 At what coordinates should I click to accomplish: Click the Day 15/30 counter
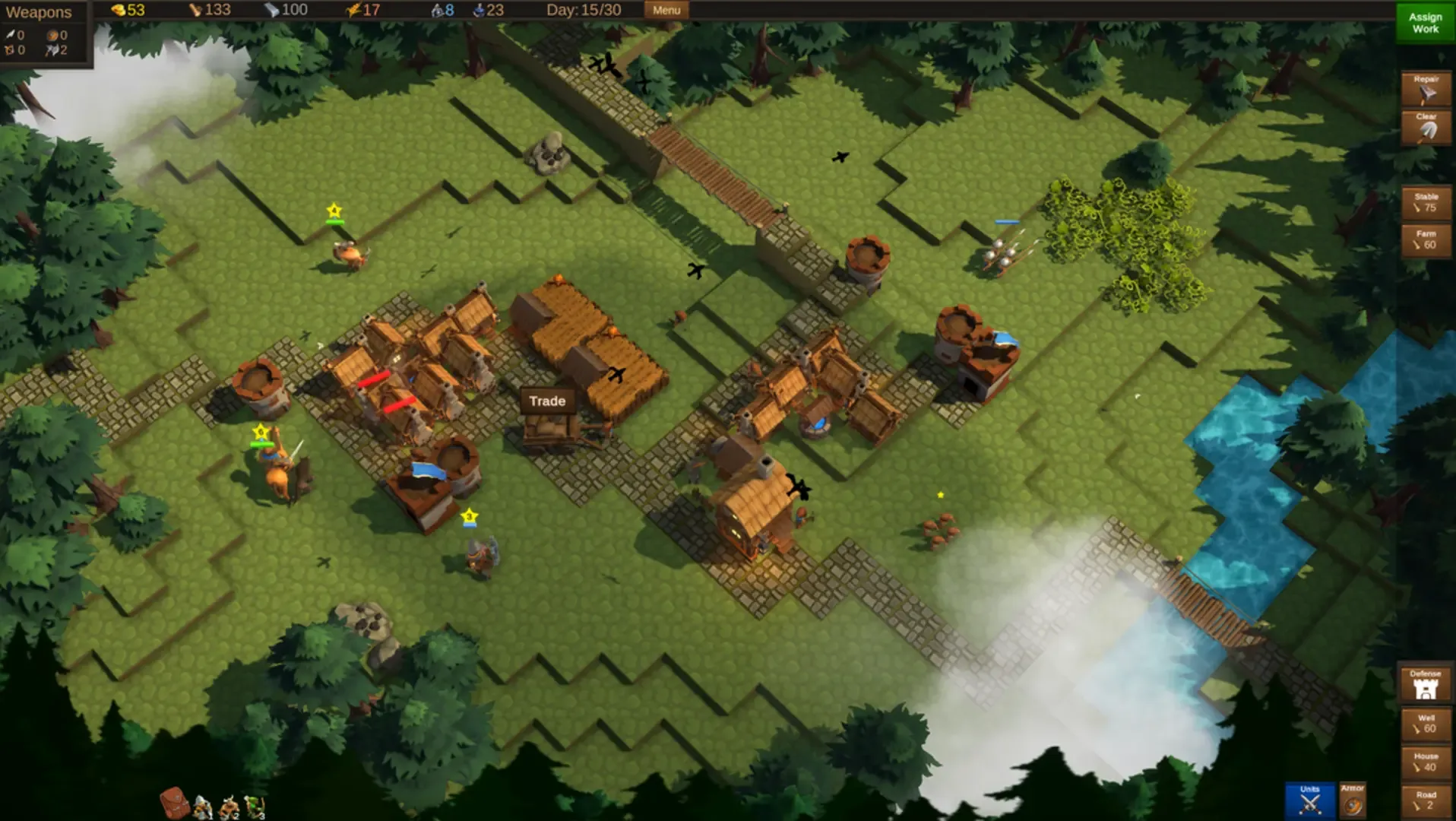click(584, 10)
